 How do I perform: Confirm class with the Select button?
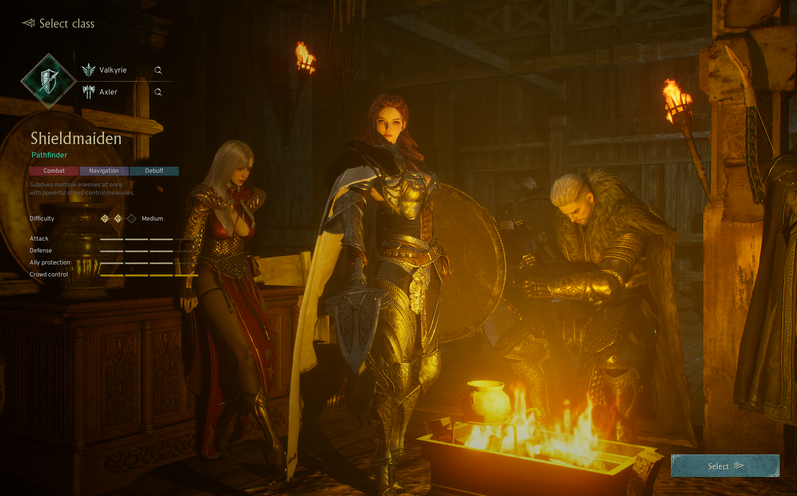tap(725, 466)
